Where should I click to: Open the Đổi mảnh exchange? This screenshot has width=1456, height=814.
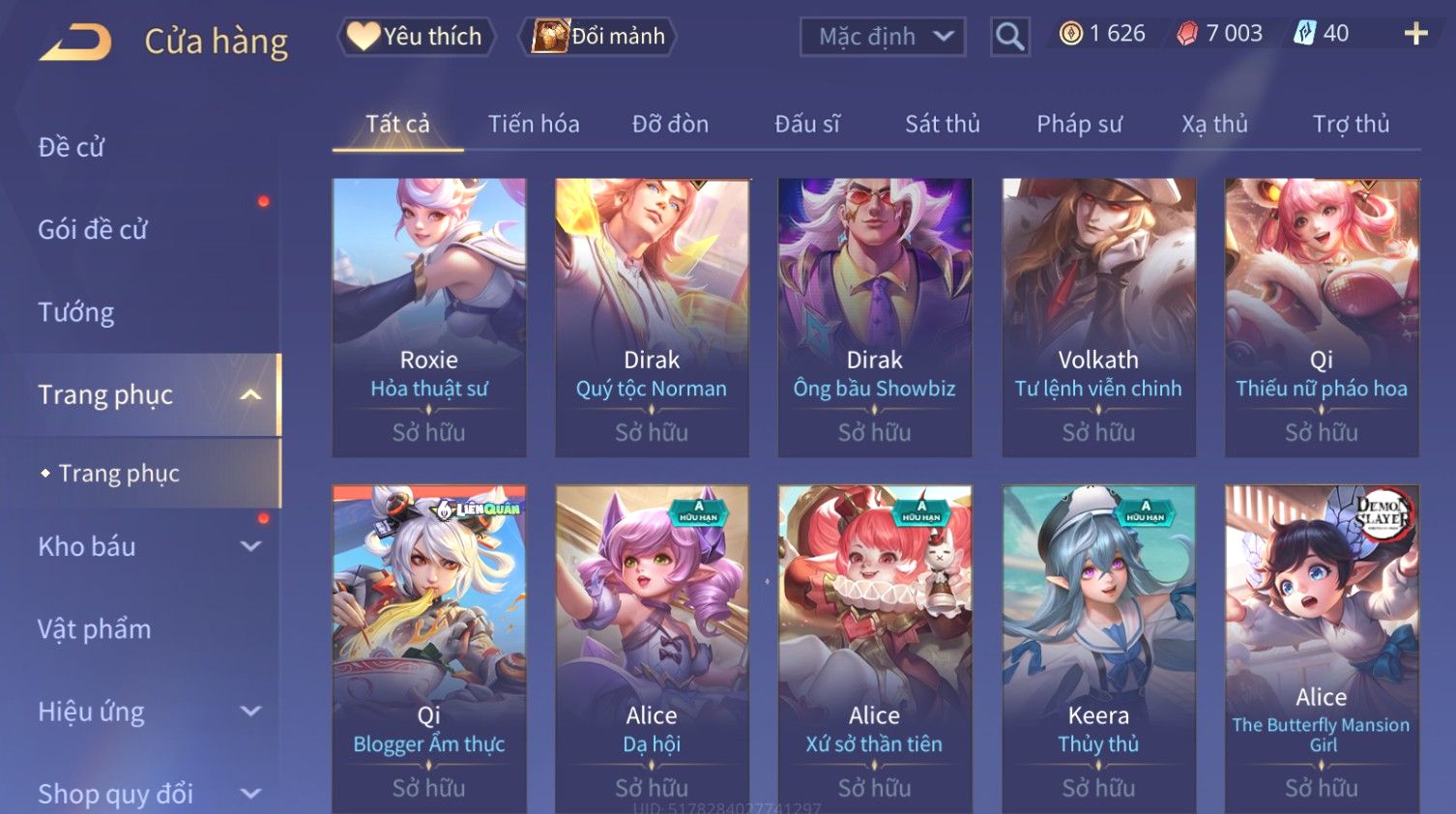(x=599, y=37)
